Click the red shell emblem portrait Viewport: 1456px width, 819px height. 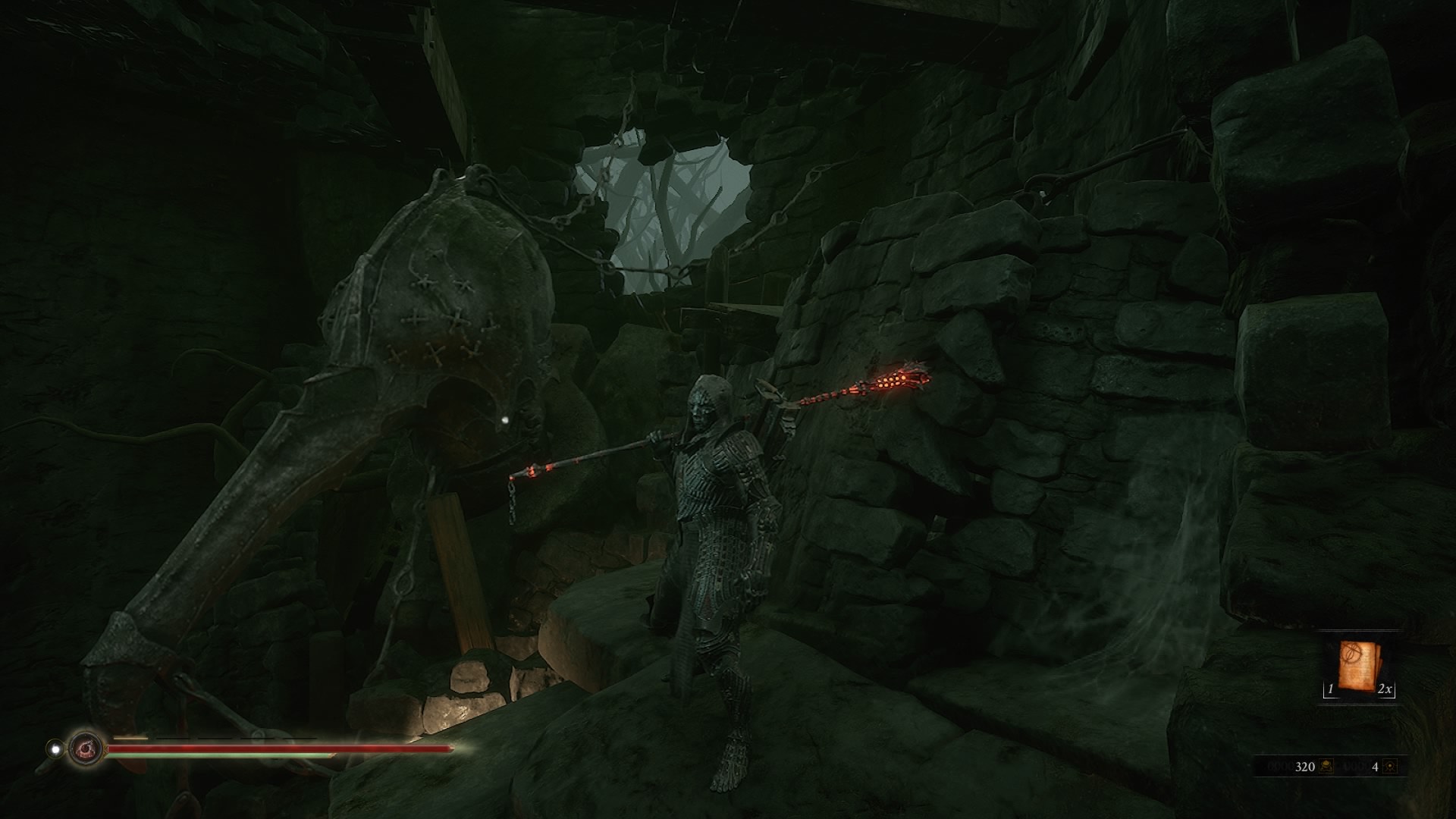84,749
